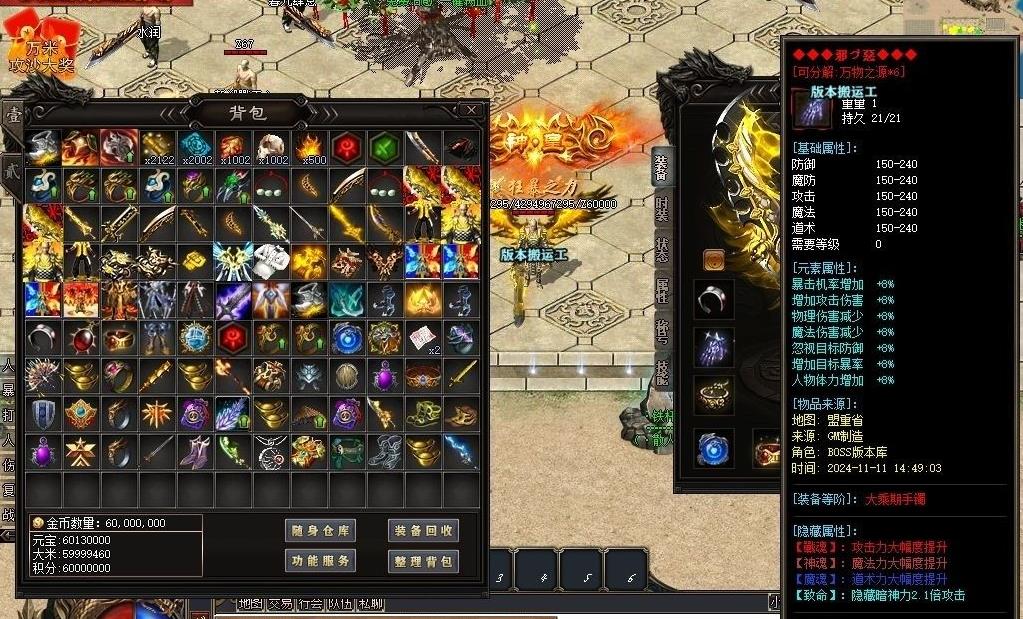The image size is (1023, 619).
Task: Select the flame item stack x500
Action: 310,148
